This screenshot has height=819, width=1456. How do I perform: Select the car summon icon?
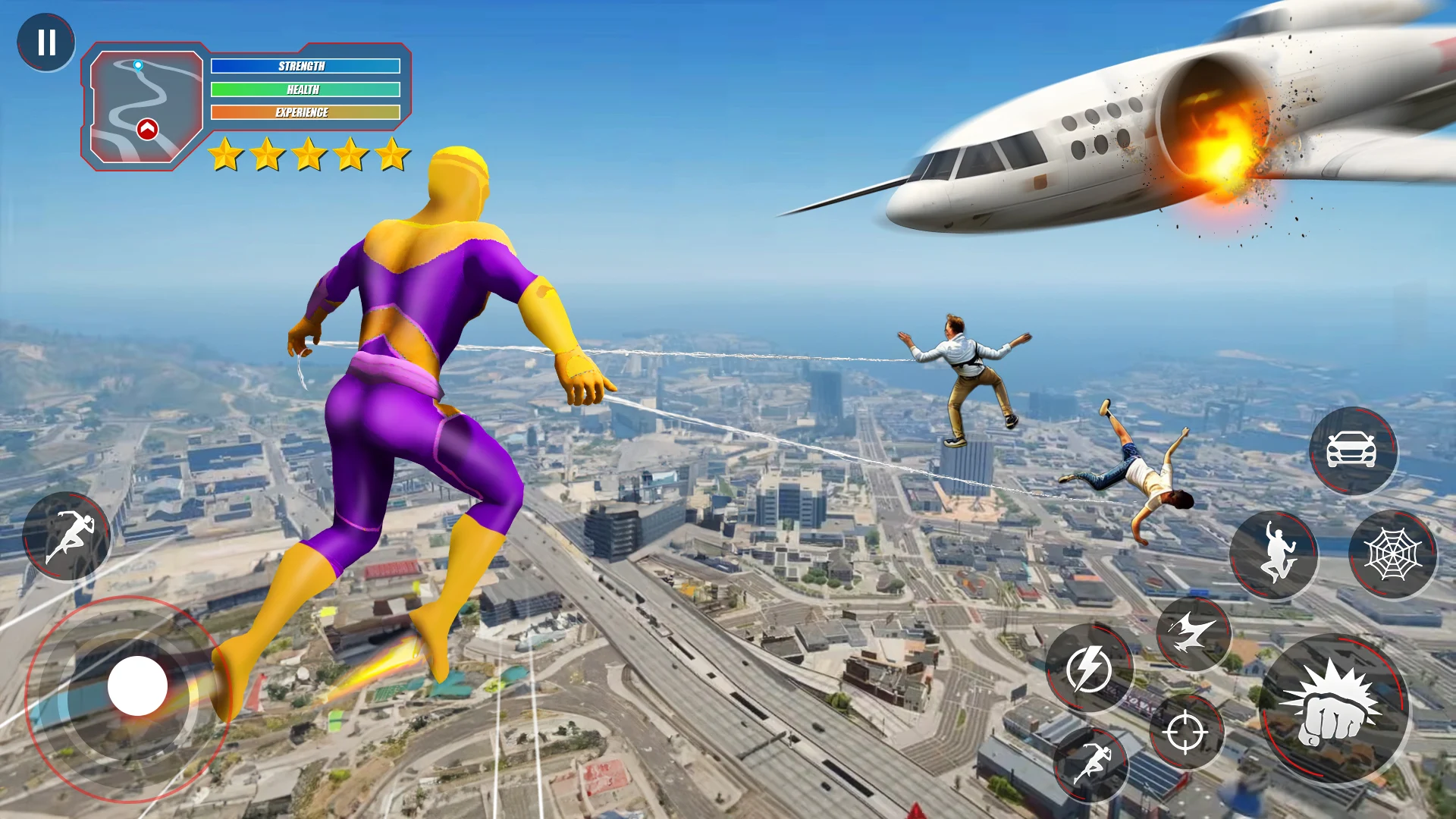click(1352, 450)
